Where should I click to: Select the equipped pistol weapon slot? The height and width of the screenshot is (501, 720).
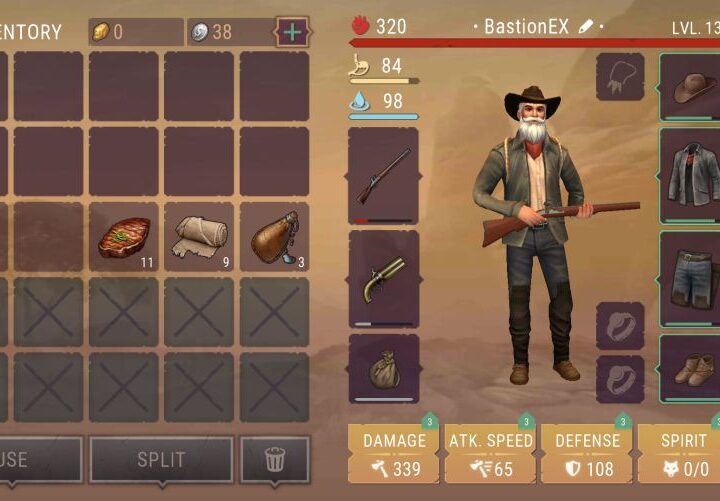383,279
